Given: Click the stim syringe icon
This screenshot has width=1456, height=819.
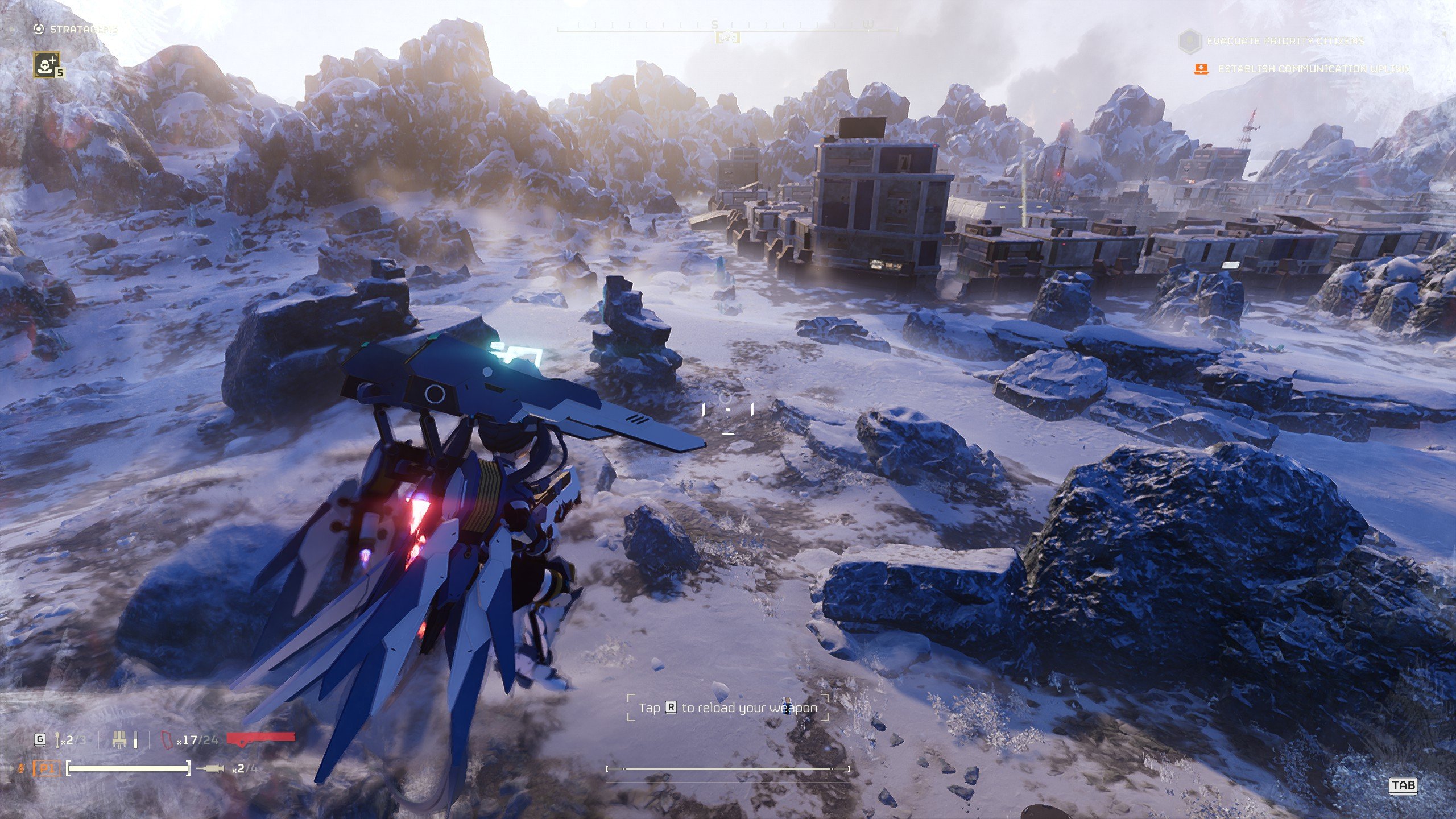Looking at the screenshot, I should 210,769.
